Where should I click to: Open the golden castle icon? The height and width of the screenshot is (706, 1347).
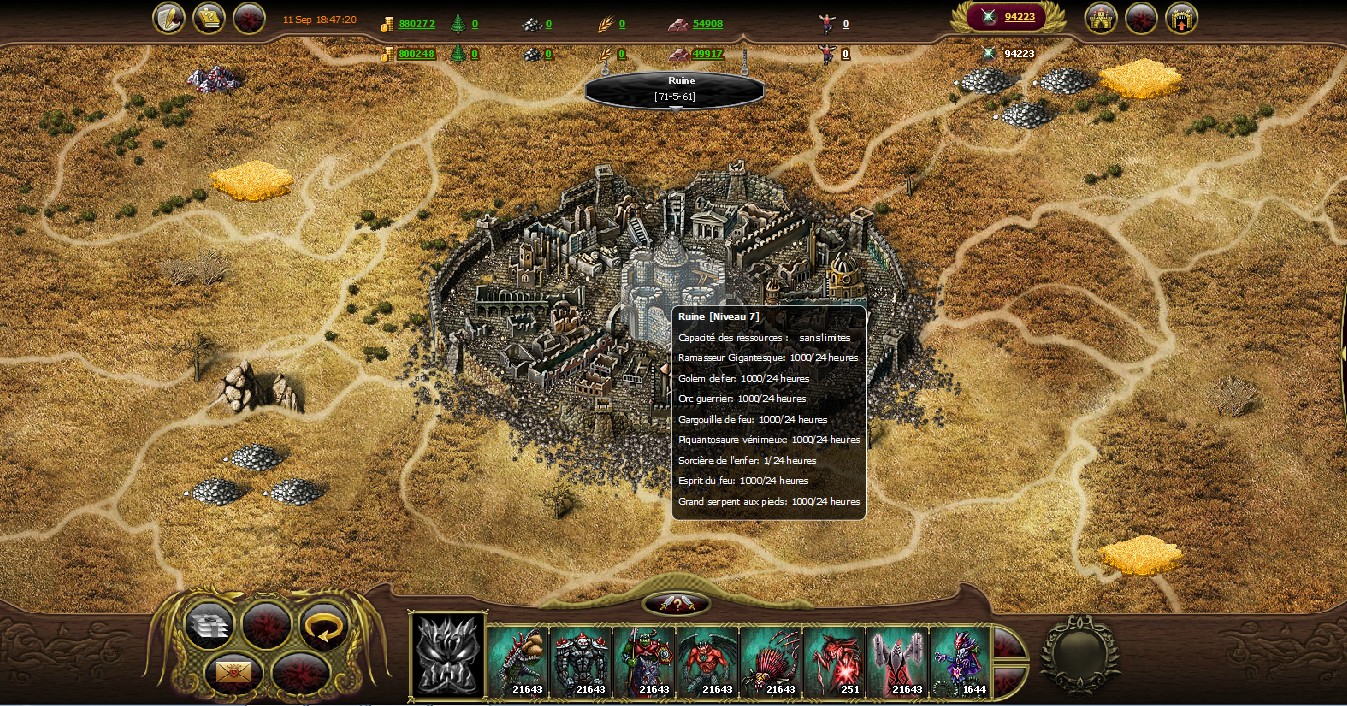1101,18
